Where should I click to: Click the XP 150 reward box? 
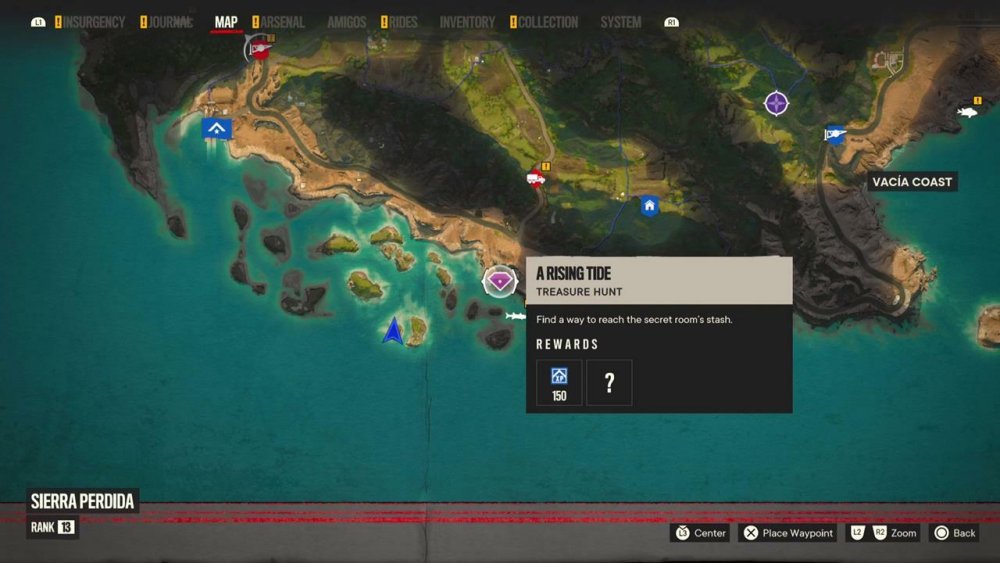point(559,382)
